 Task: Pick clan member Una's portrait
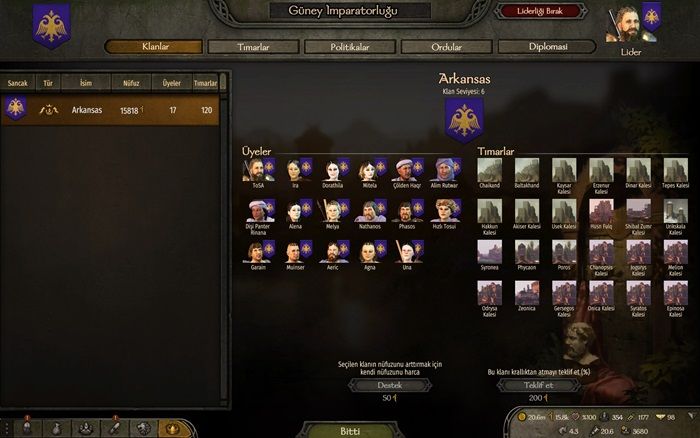(x=405, y=252)
